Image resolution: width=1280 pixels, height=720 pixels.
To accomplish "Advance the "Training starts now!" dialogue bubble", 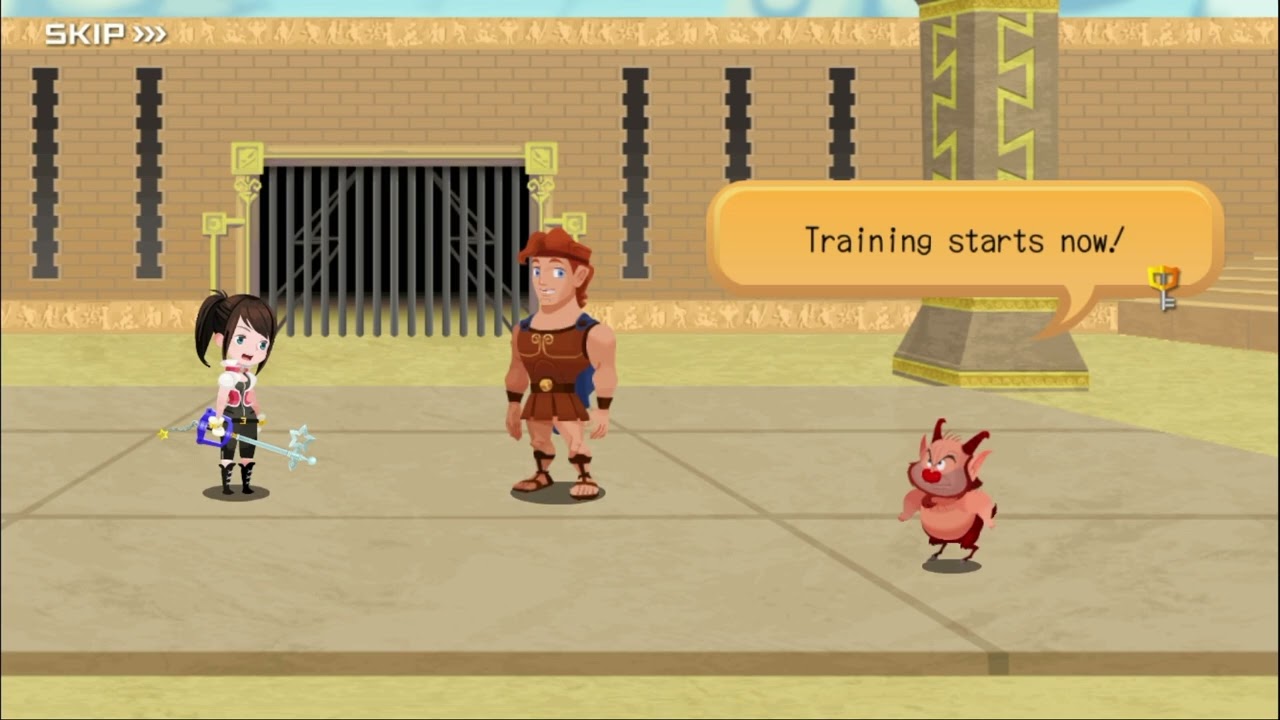I will click(964, 241).
